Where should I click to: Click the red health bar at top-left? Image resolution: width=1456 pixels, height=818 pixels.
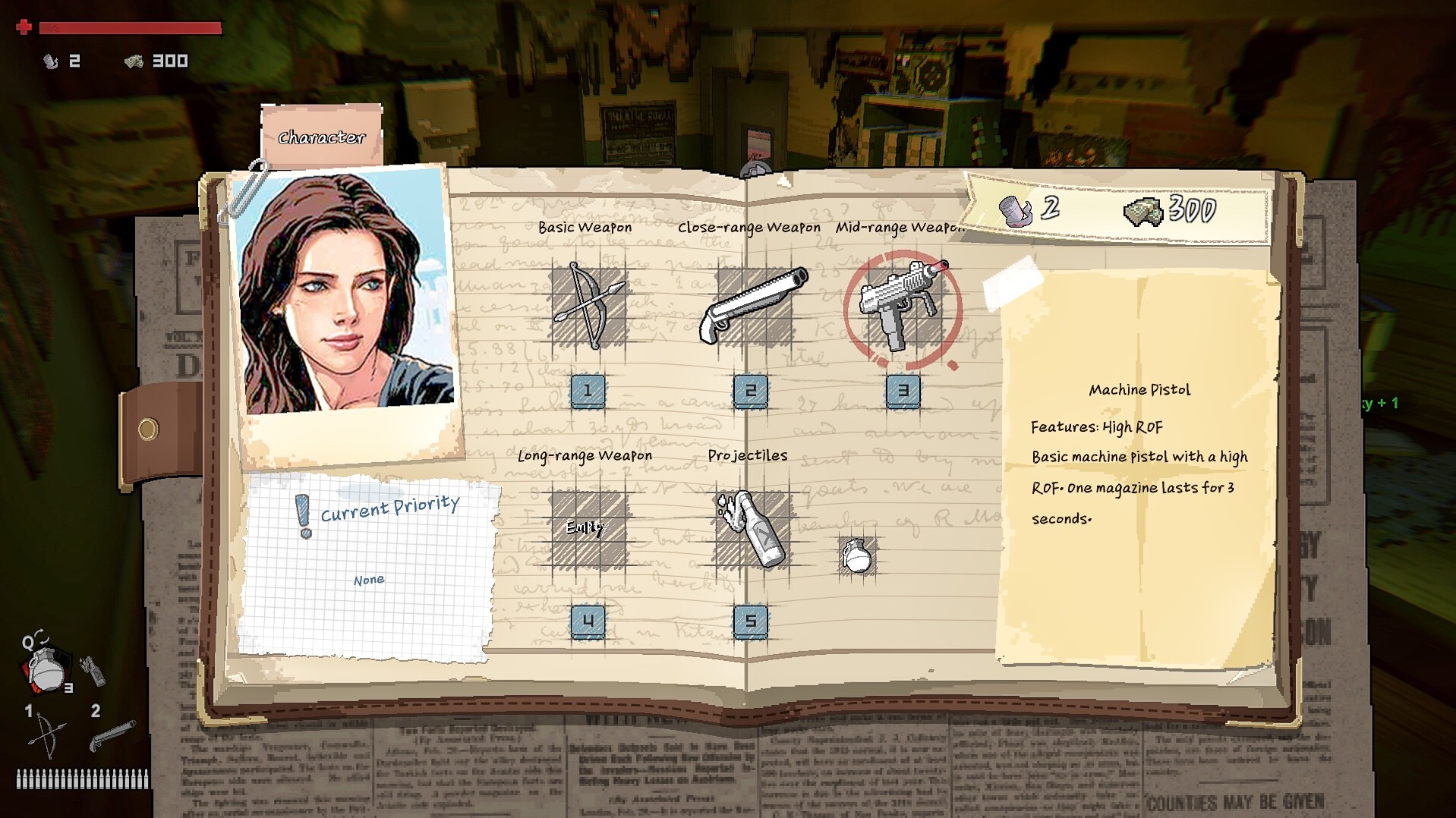(x=129, y=27)
